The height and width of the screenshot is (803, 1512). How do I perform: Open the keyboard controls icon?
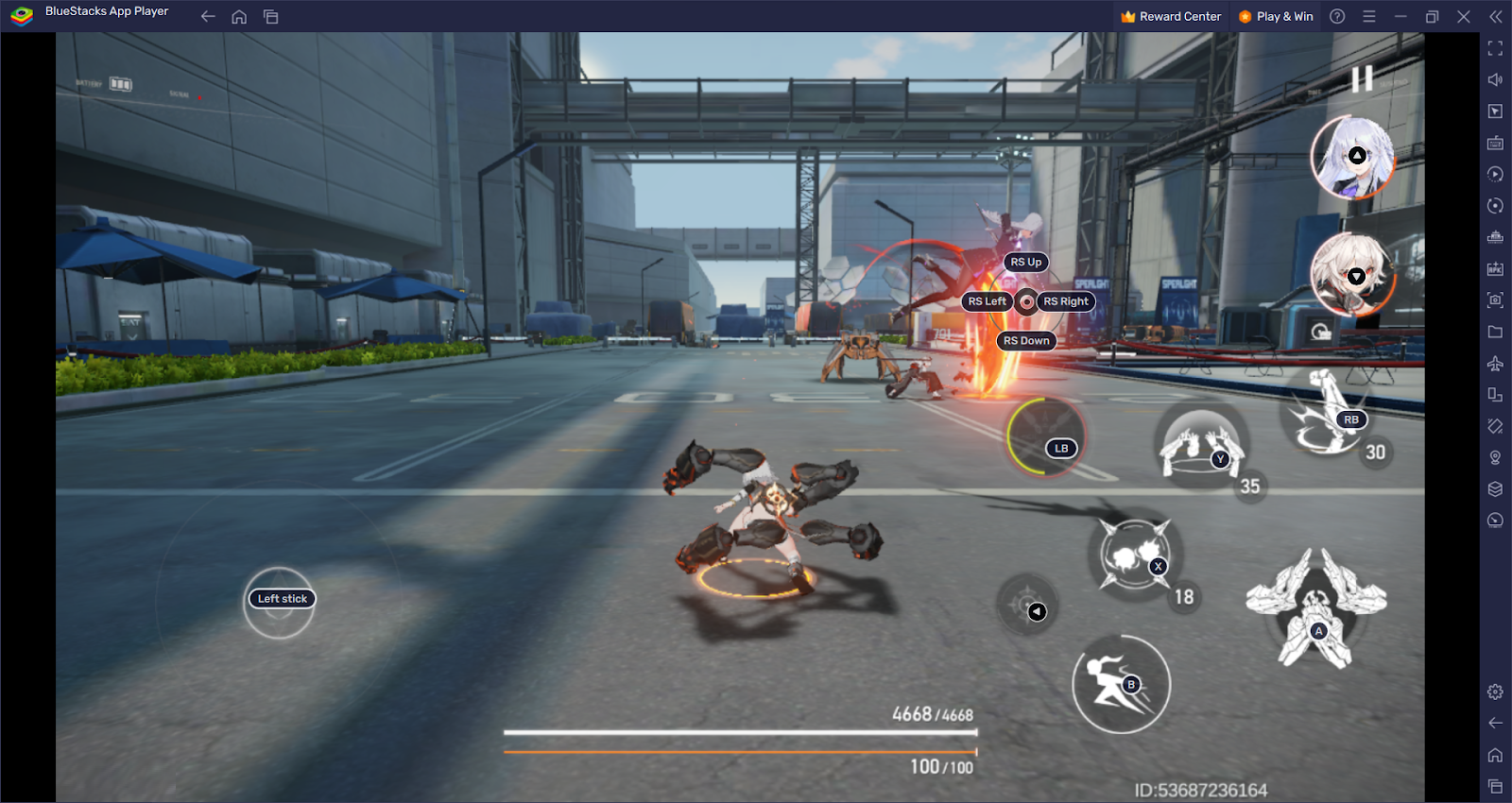(1496, 143)
